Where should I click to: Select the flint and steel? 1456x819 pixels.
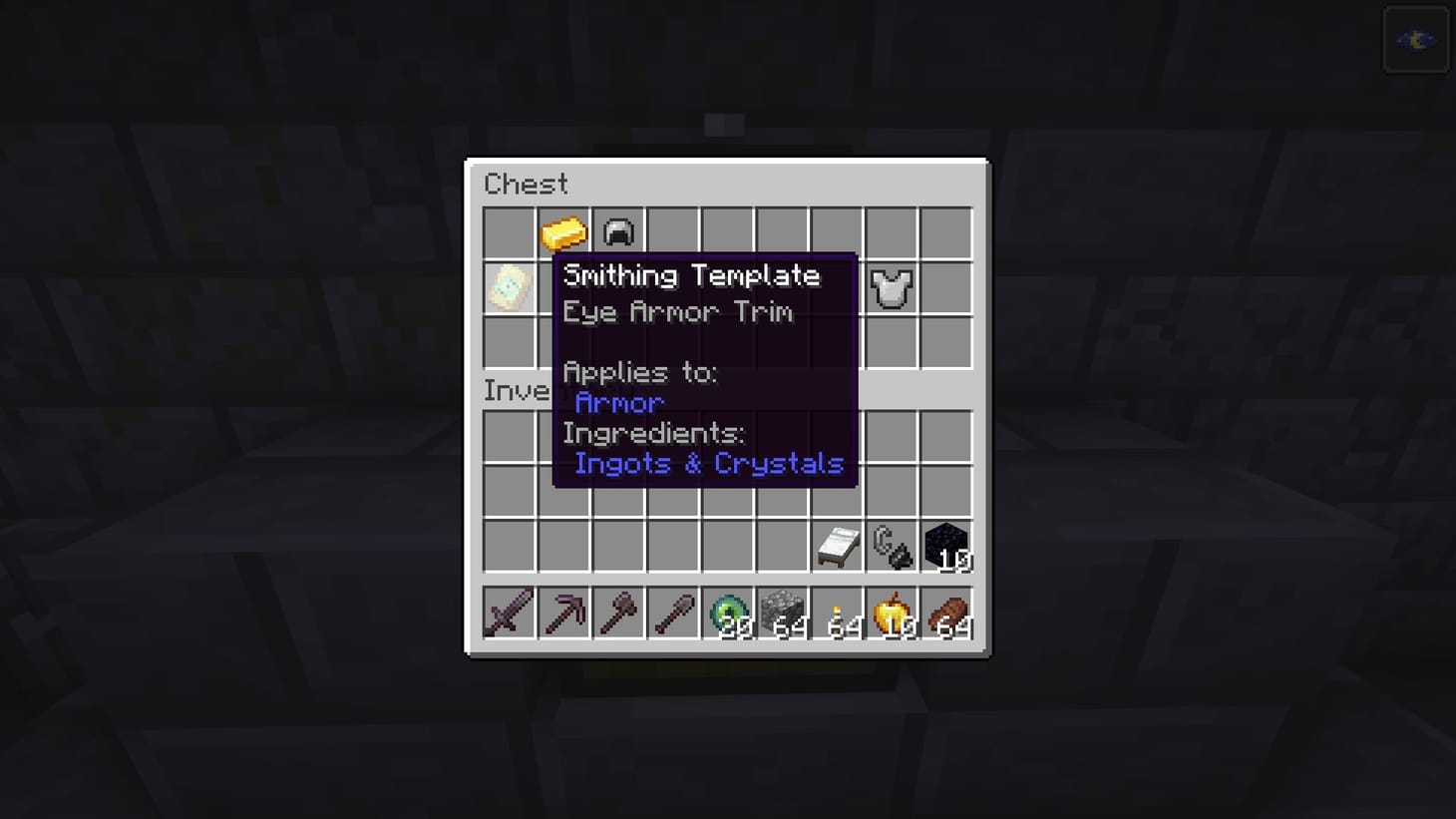[891, 545]
